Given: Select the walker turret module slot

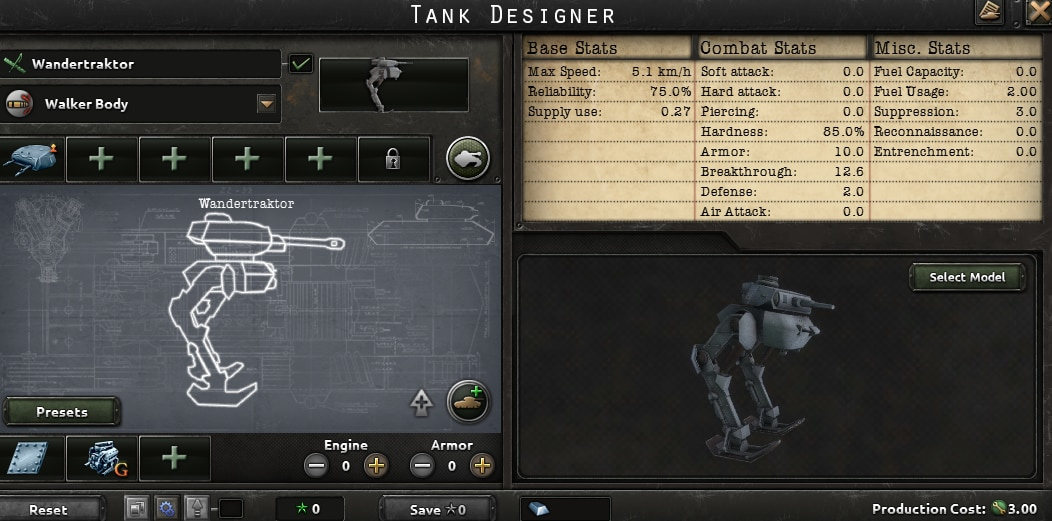Looking at the screenshot, I should [30, 158].
